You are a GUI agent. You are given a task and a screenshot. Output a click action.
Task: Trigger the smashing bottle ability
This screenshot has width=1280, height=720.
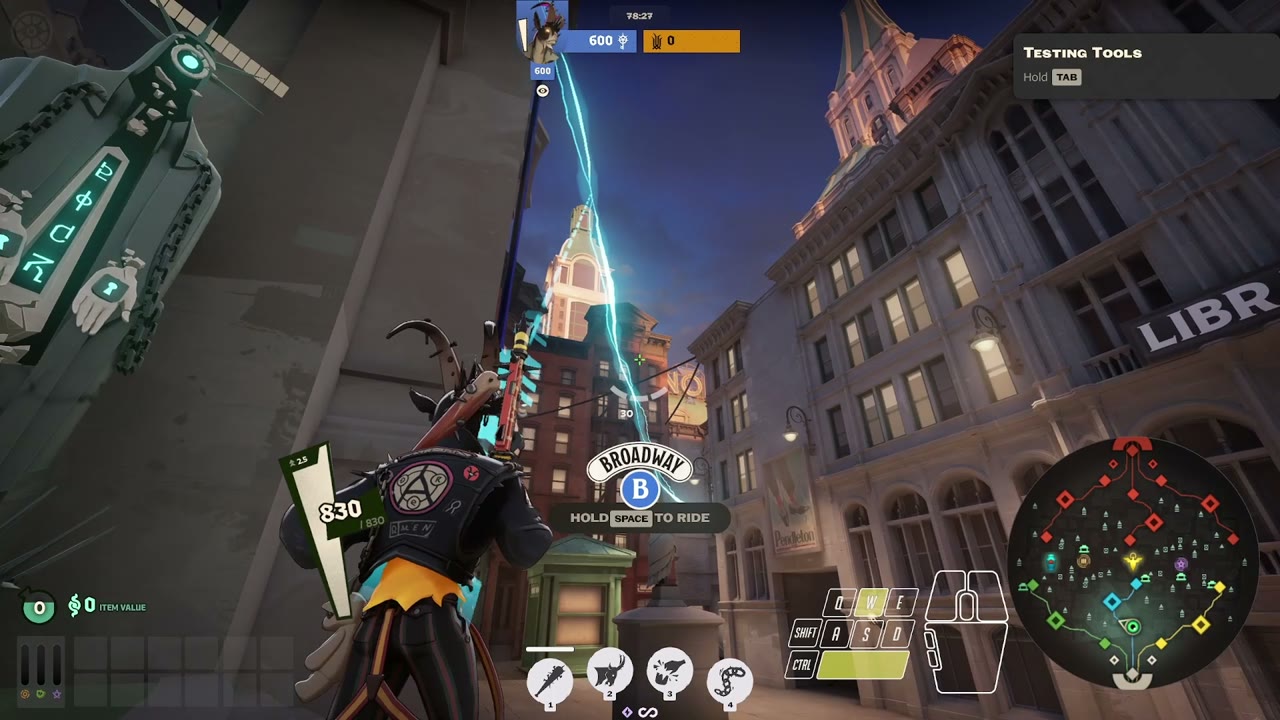(x=670, y=677)
